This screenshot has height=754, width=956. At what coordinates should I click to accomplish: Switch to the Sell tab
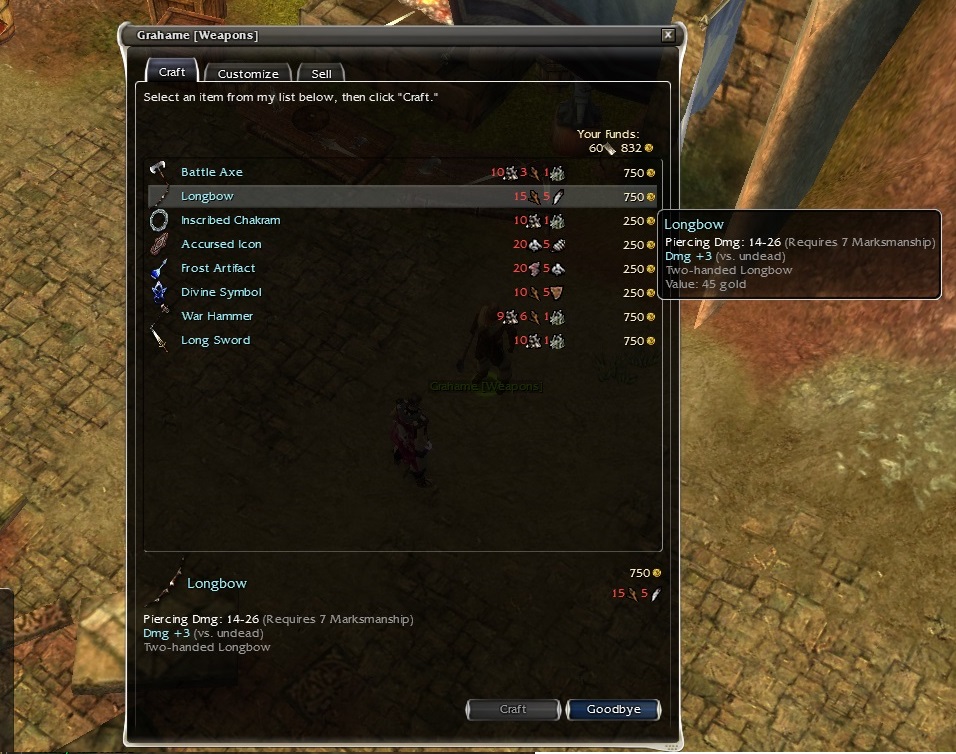click(x=321, y=74)
